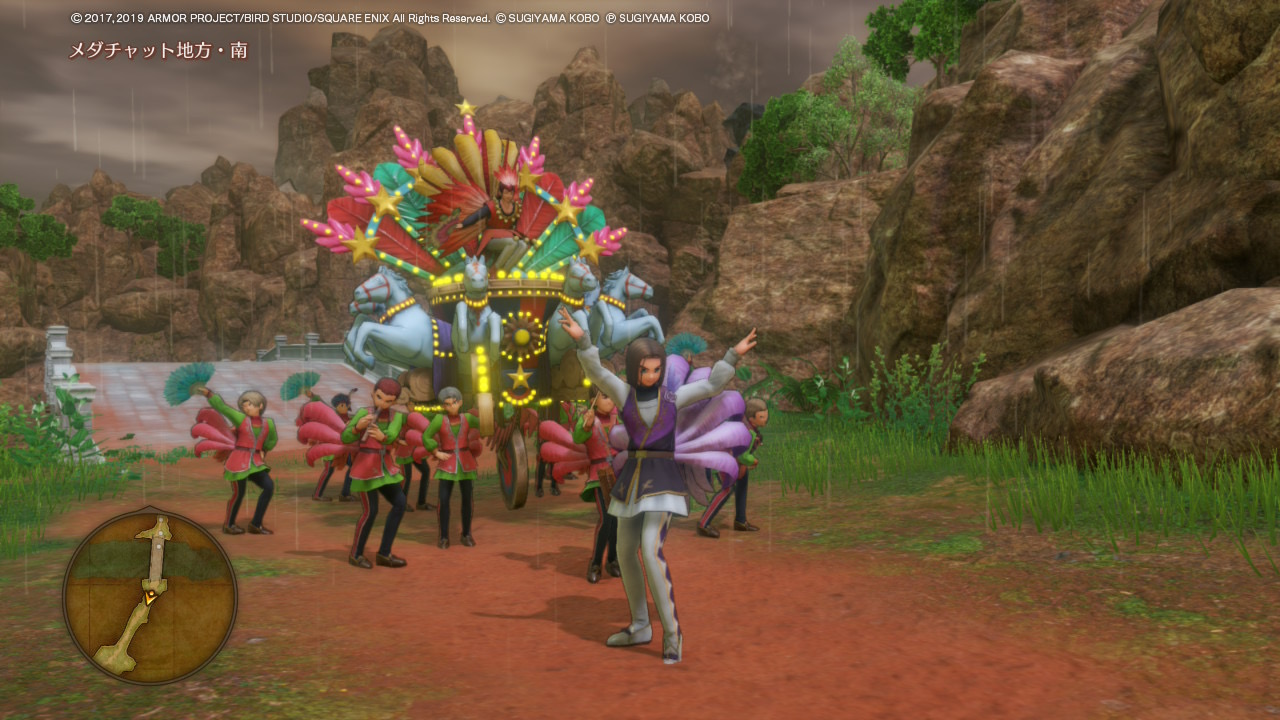This screenshot has width=1280, height=720.
Task: Click the circular minimap
Action: pos(150,597)
